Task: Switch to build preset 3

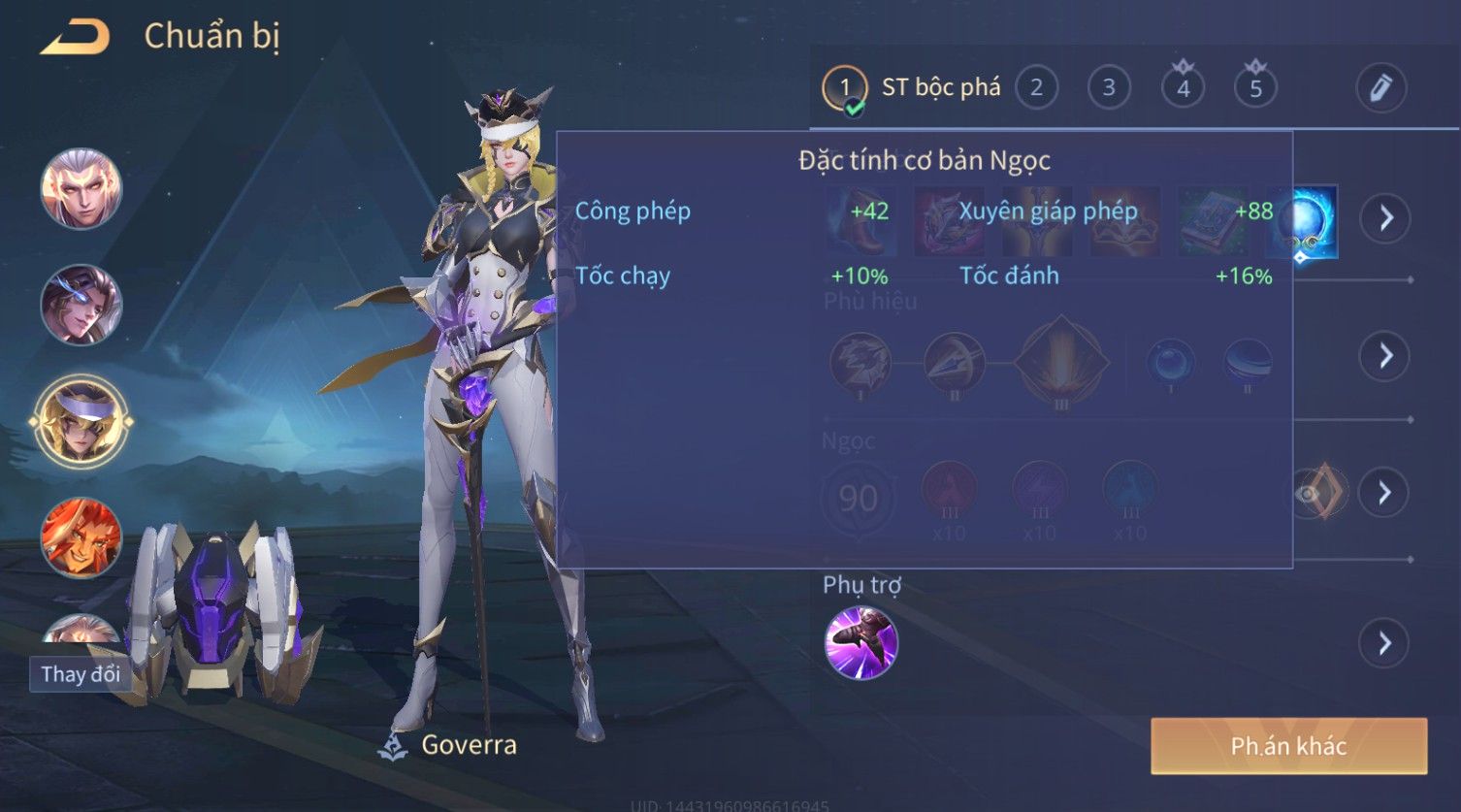Action: pos(1109,88)
